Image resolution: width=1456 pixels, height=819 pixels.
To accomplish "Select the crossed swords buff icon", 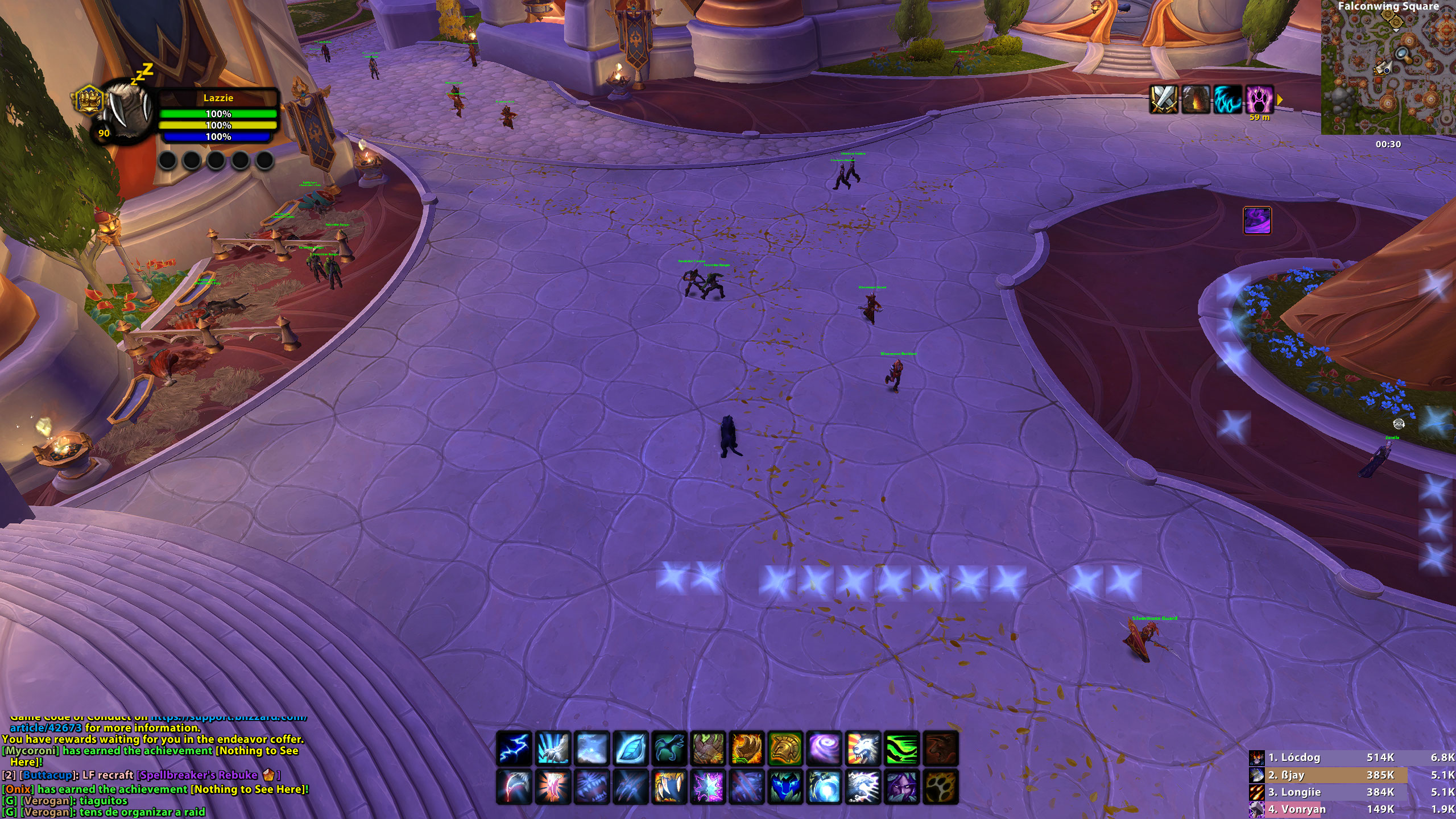I will pyautogui.click(x=1164, y=100).
